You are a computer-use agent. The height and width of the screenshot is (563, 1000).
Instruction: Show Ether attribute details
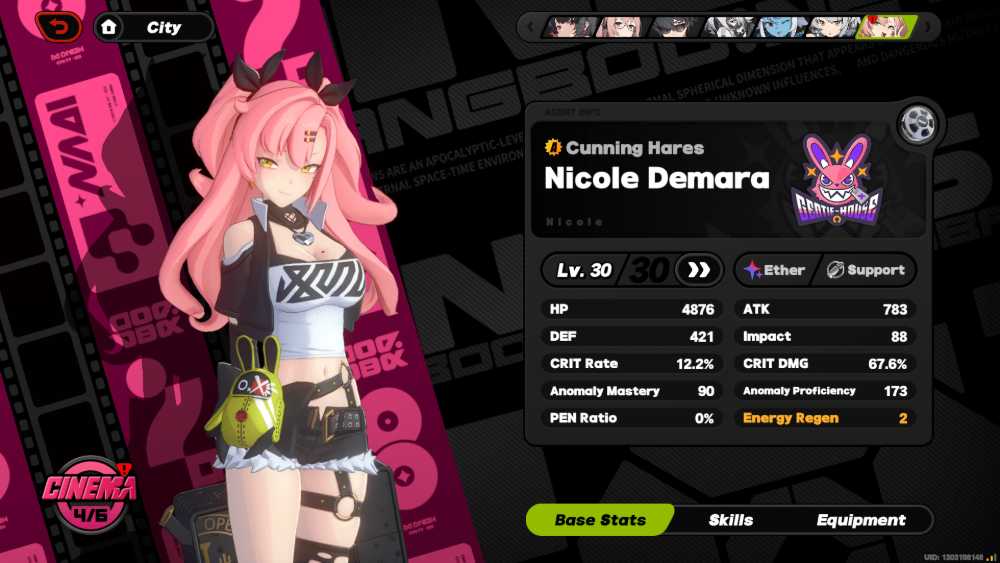775,270
